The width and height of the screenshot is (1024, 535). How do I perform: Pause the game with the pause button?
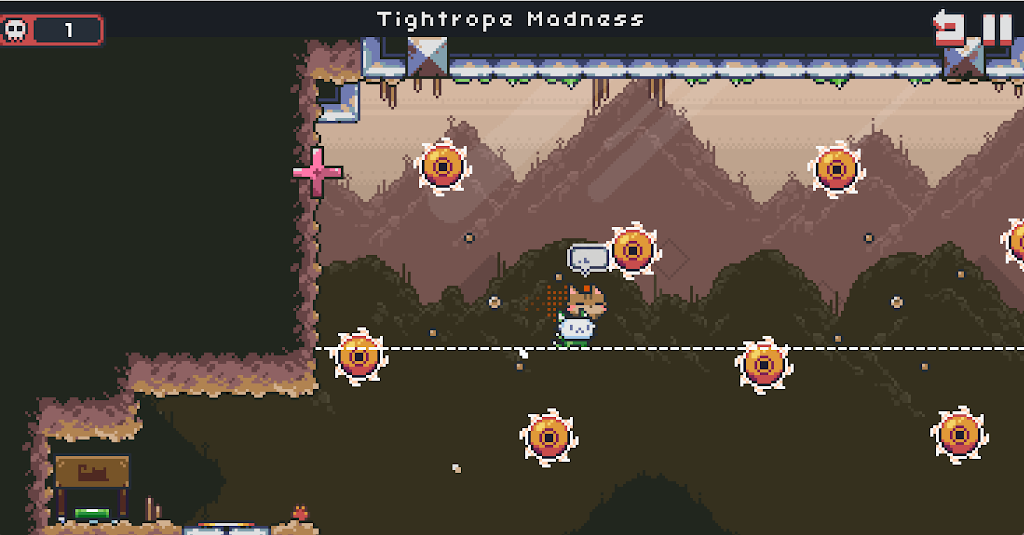[x=996, y=27]
